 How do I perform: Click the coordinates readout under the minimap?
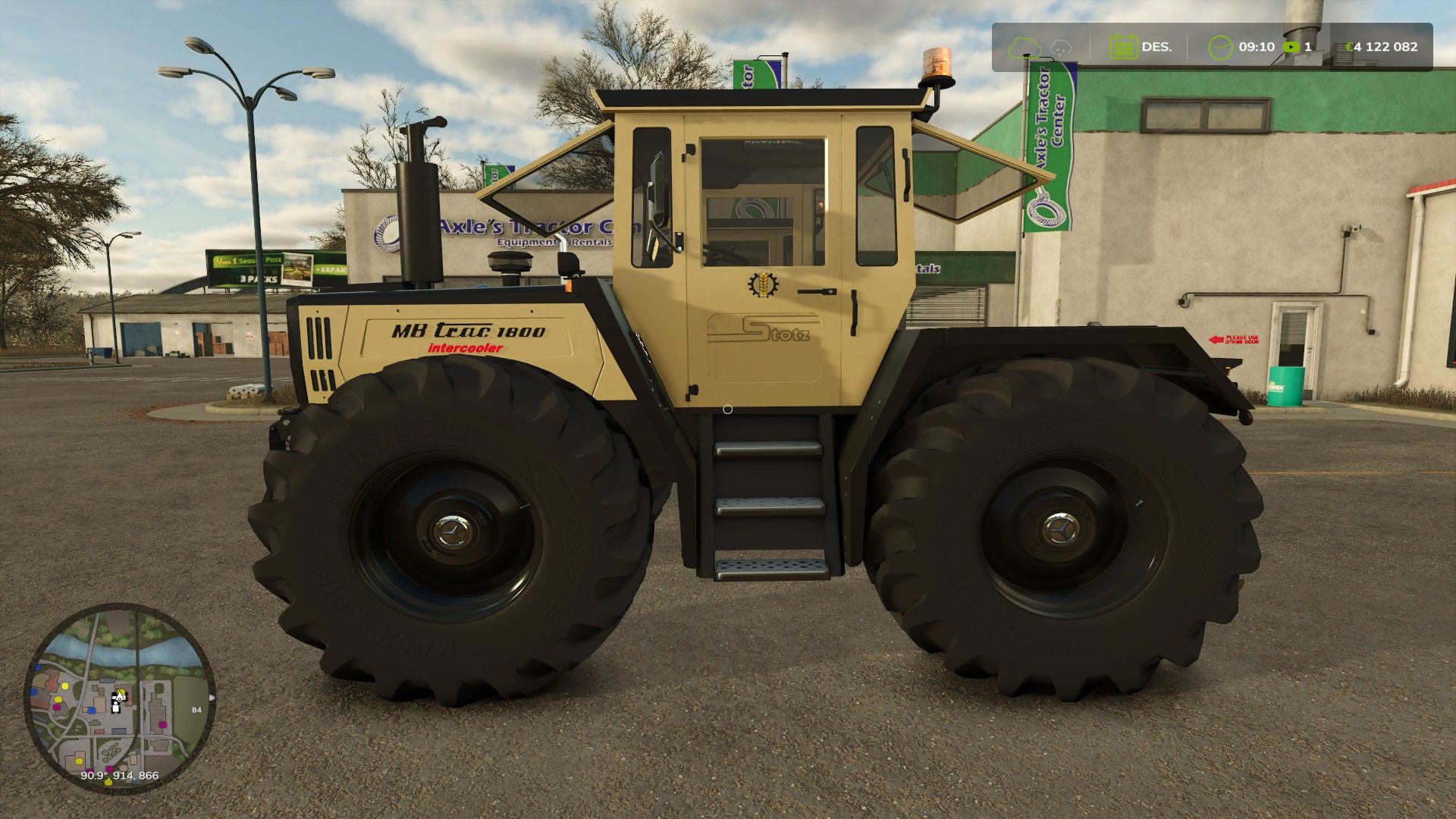tap(120, 775)
